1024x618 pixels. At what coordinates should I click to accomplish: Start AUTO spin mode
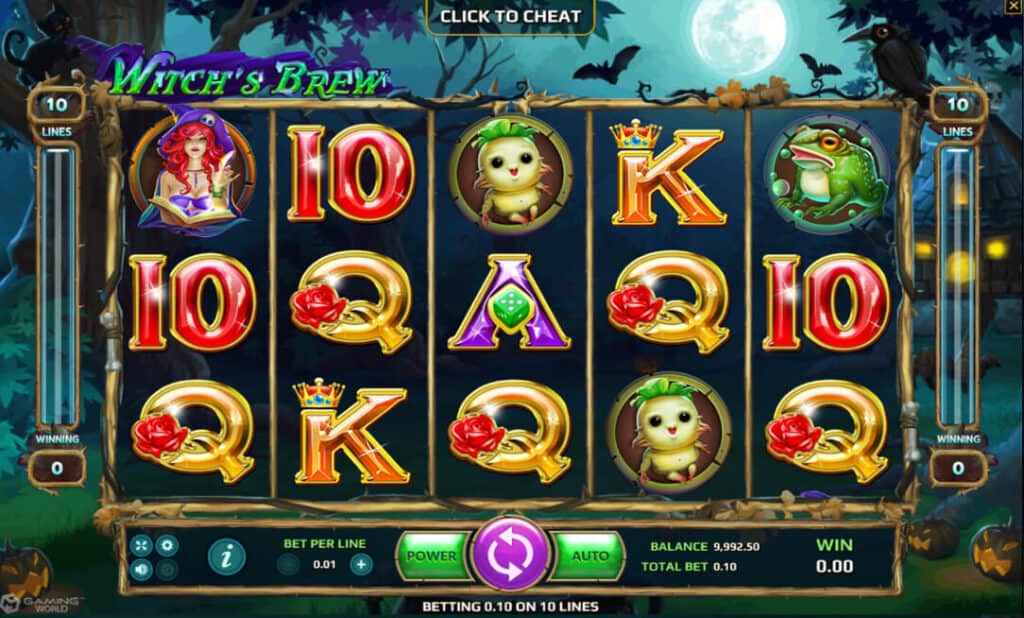pyautogui.click(x=590, y=556)
